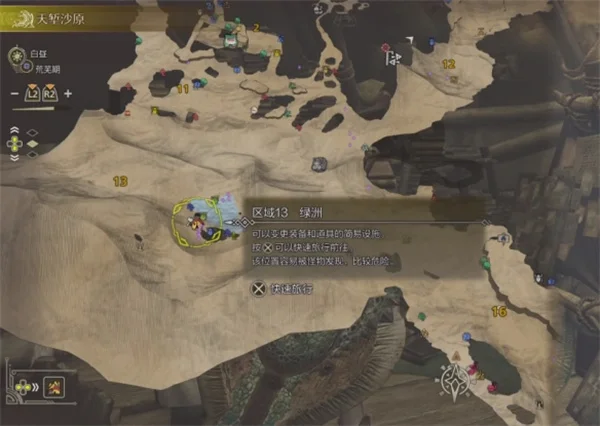Zoom out the map with the minus button
Image resolution: width=600 pixels, height=426 pixels.
tap(15, 94)
